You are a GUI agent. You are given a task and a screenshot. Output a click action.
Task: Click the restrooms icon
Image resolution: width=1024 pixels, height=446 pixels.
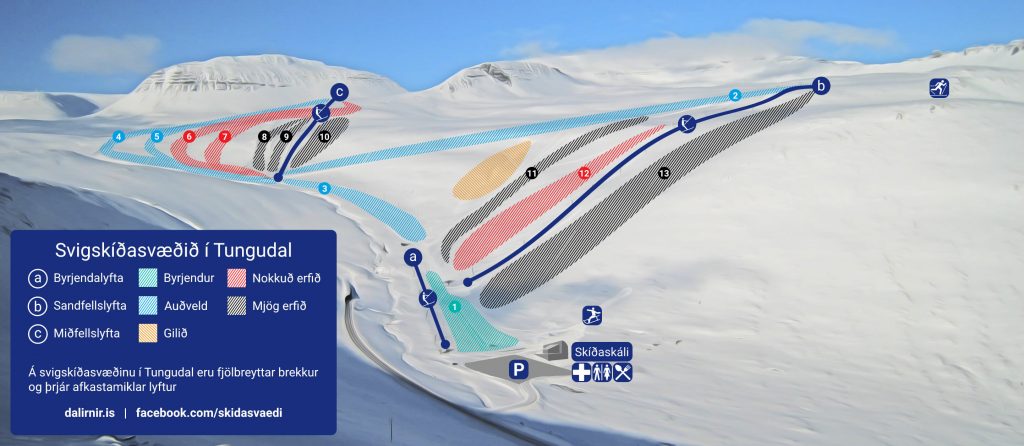coord(602,373)
